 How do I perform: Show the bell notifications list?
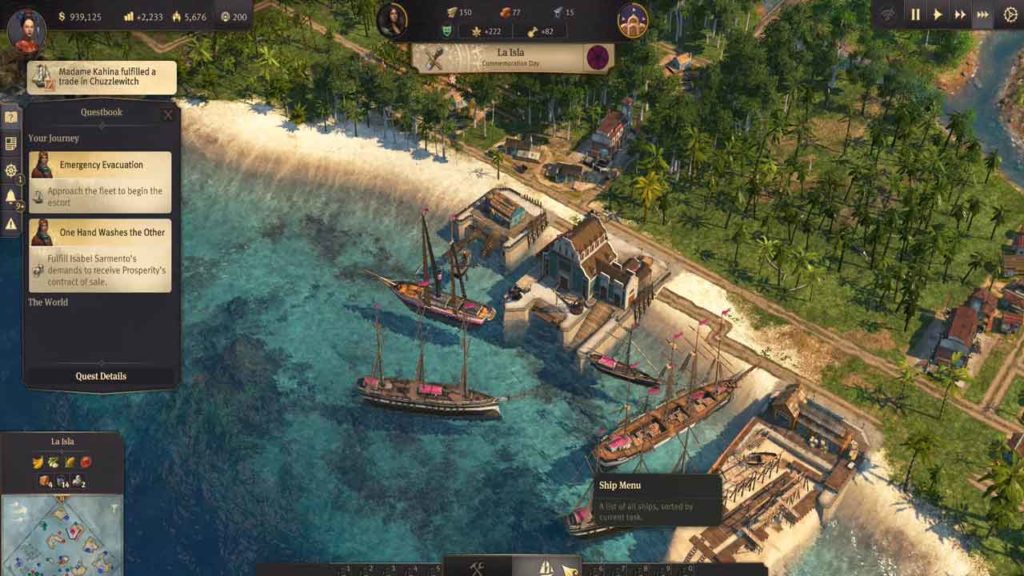(x=11, y=197)
